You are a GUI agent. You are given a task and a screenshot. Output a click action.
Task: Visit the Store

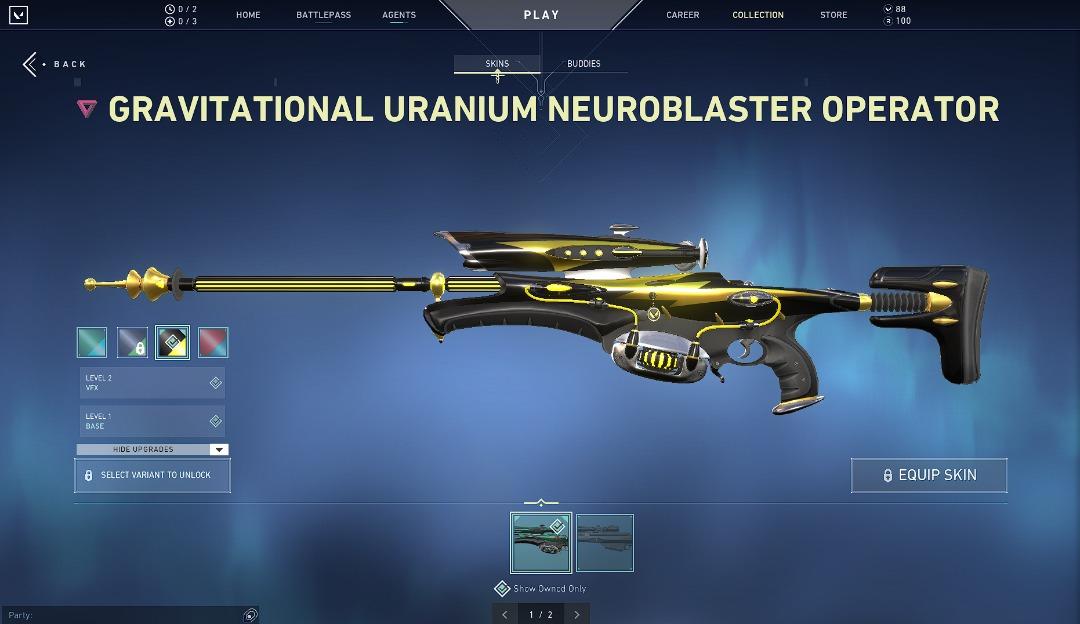(x=833, y=15)
